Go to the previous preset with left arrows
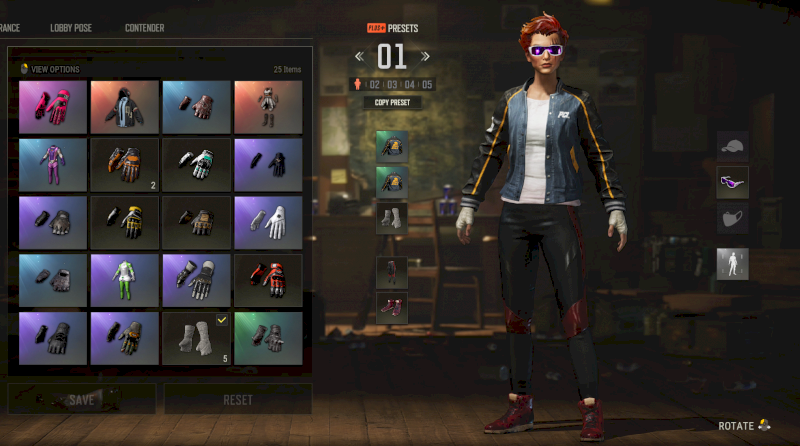This screenshot has width=800, height=446. point(360,56)
